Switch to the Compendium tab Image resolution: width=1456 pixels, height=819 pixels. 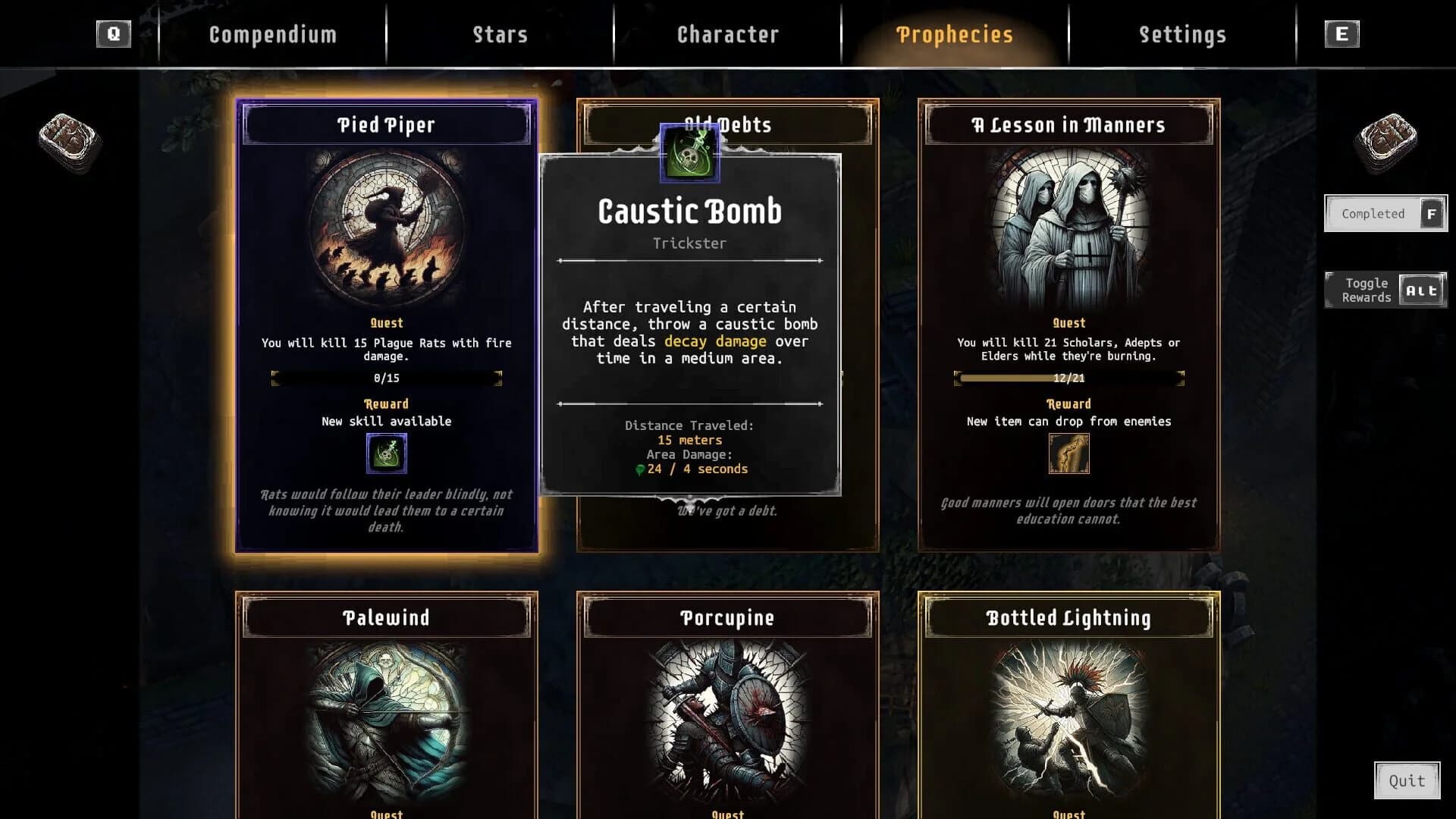273,34
